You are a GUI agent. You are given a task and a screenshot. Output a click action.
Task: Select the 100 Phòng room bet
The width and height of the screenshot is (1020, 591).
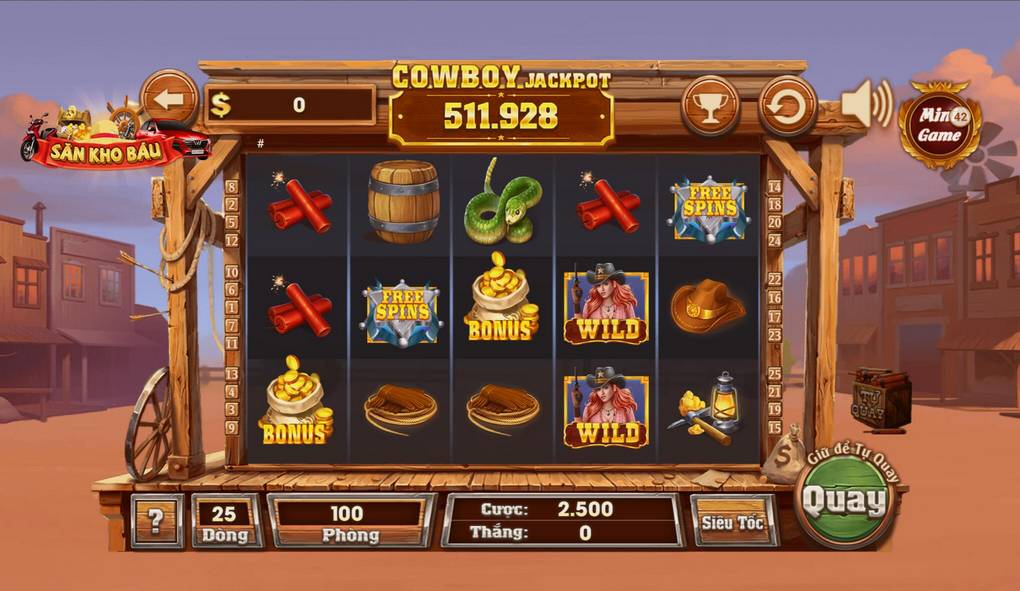click(x=349, y=521)
